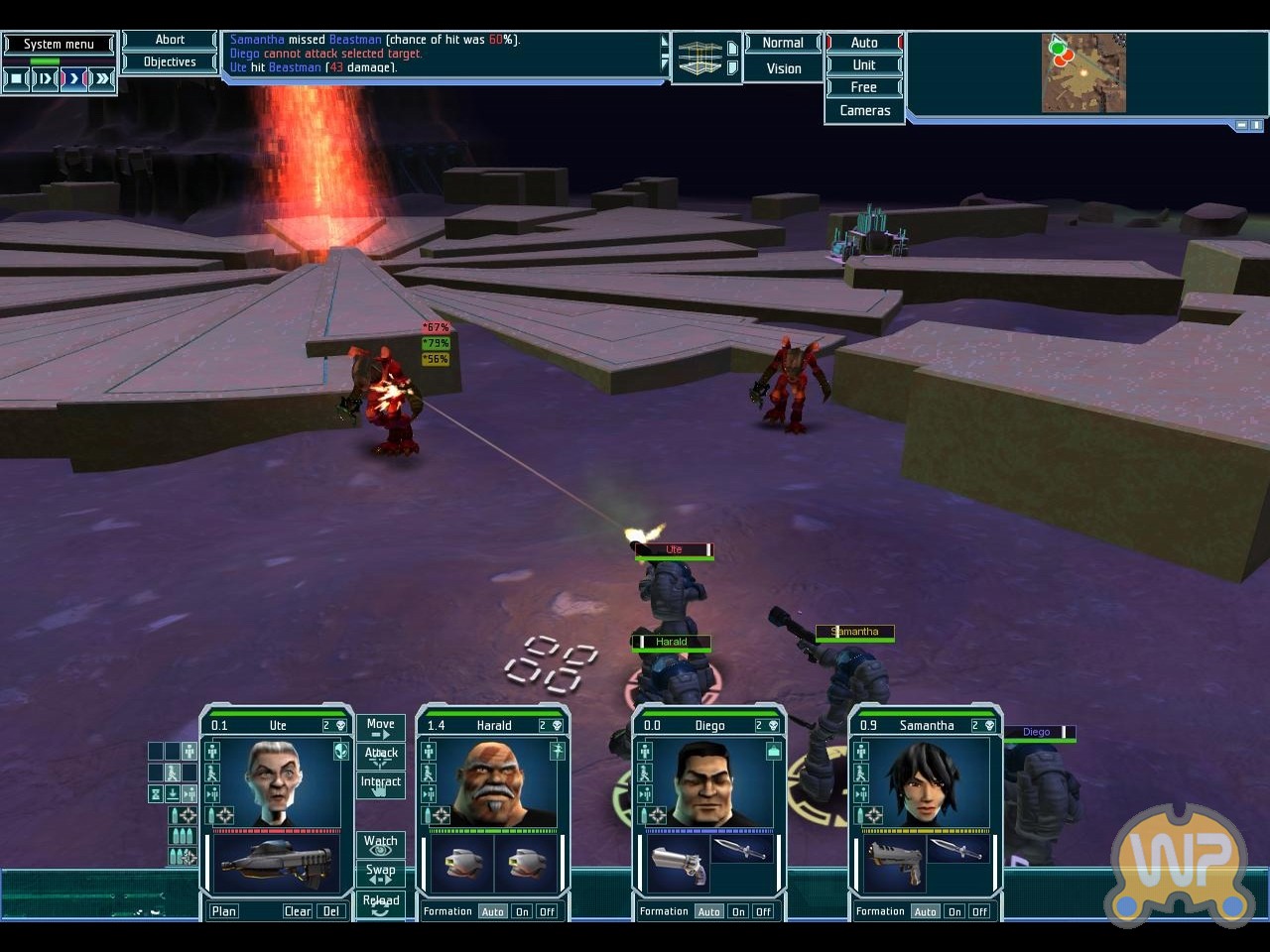Screen dimensions: 1270x952
Task: Pick Samantha's portrait
Action: point(925,782)
